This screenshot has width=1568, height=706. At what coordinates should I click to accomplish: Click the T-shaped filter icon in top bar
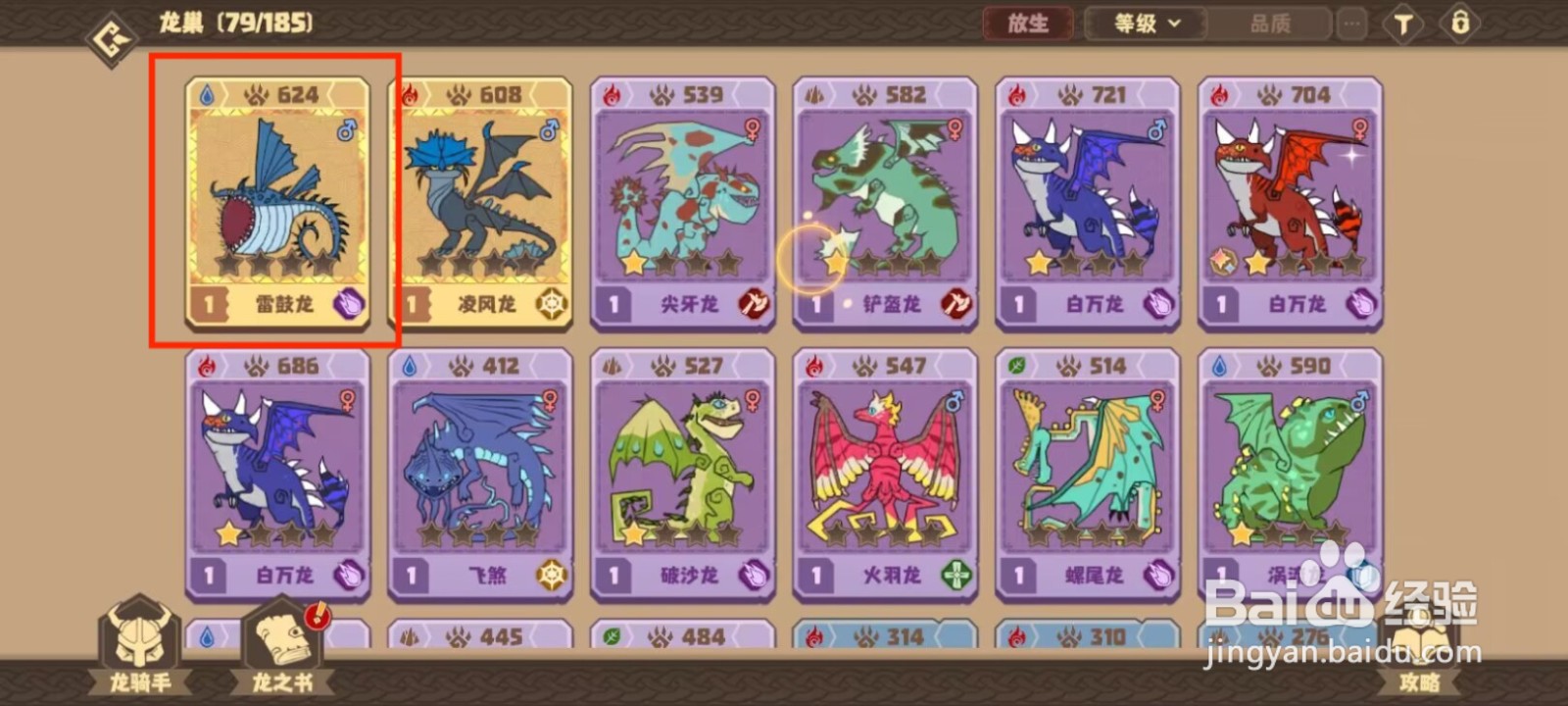(x=1402, y=25)
